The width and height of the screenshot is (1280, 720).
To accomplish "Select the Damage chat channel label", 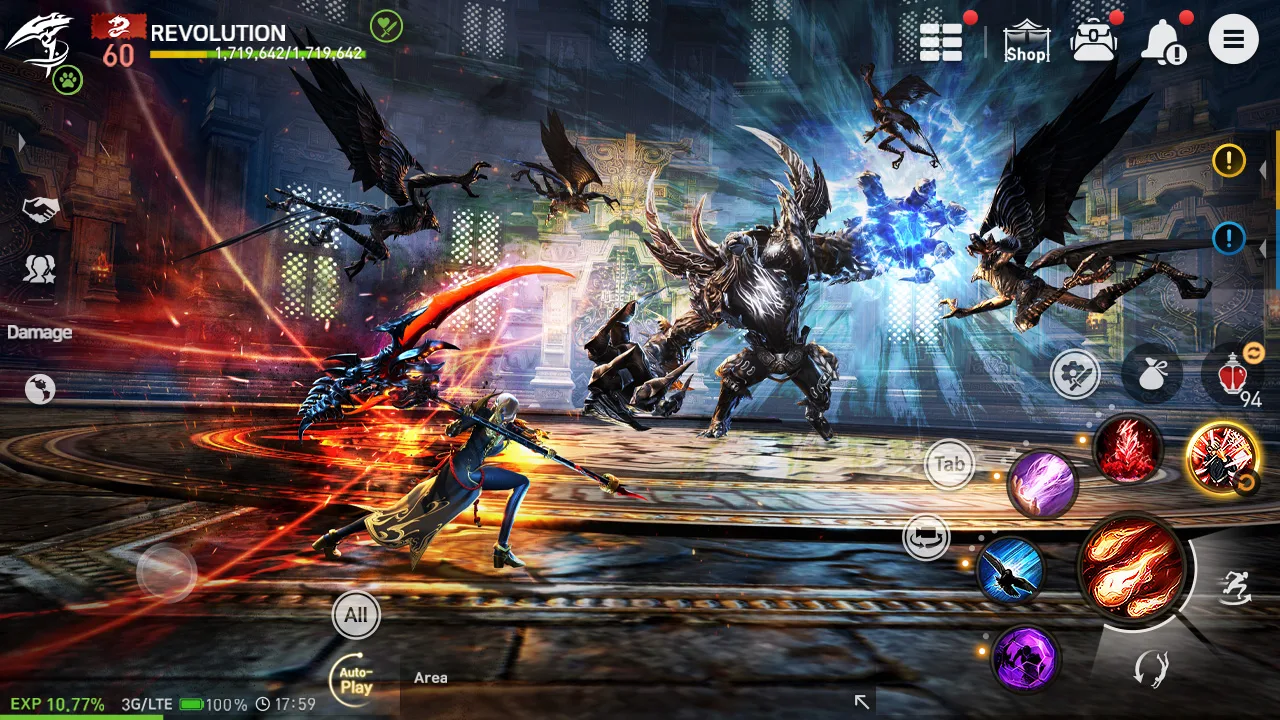I will click(39, 332).
